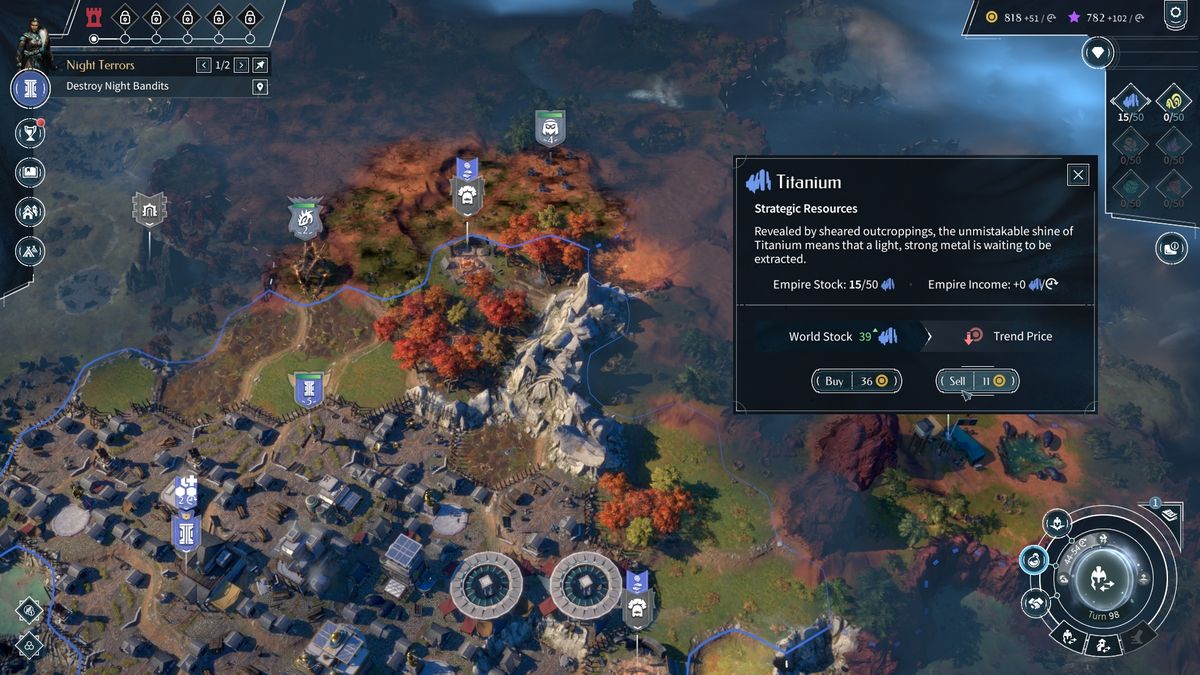1200x675 pixels.
Task: Open the settings gear menu
Action: [1174, 14]
